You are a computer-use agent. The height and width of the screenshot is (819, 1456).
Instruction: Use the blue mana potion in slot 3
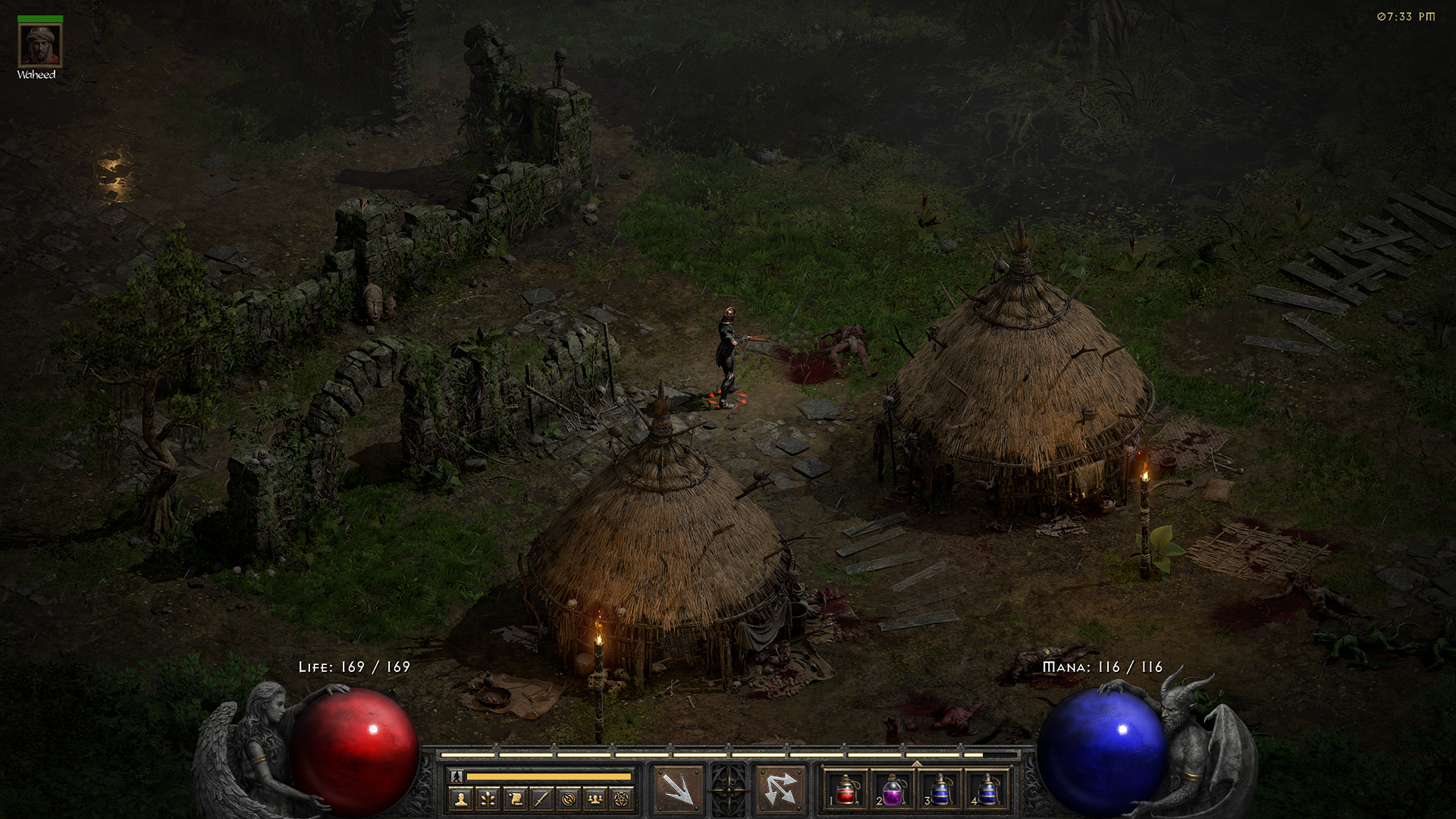[x=940, y=789]
